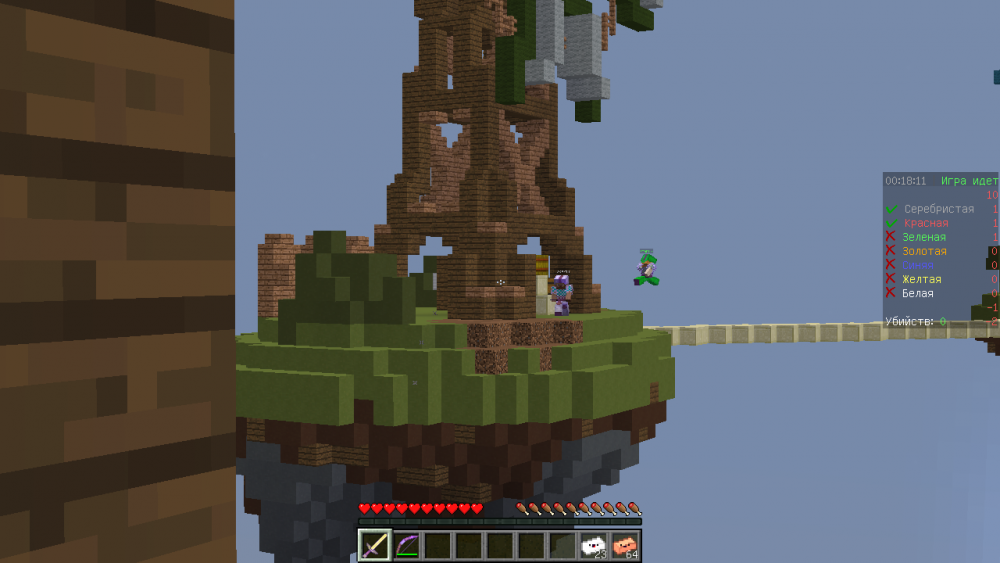The image size is (1000, 563).
Task: Click the Желтая team scoreboard entry
Action: (921, 279)
